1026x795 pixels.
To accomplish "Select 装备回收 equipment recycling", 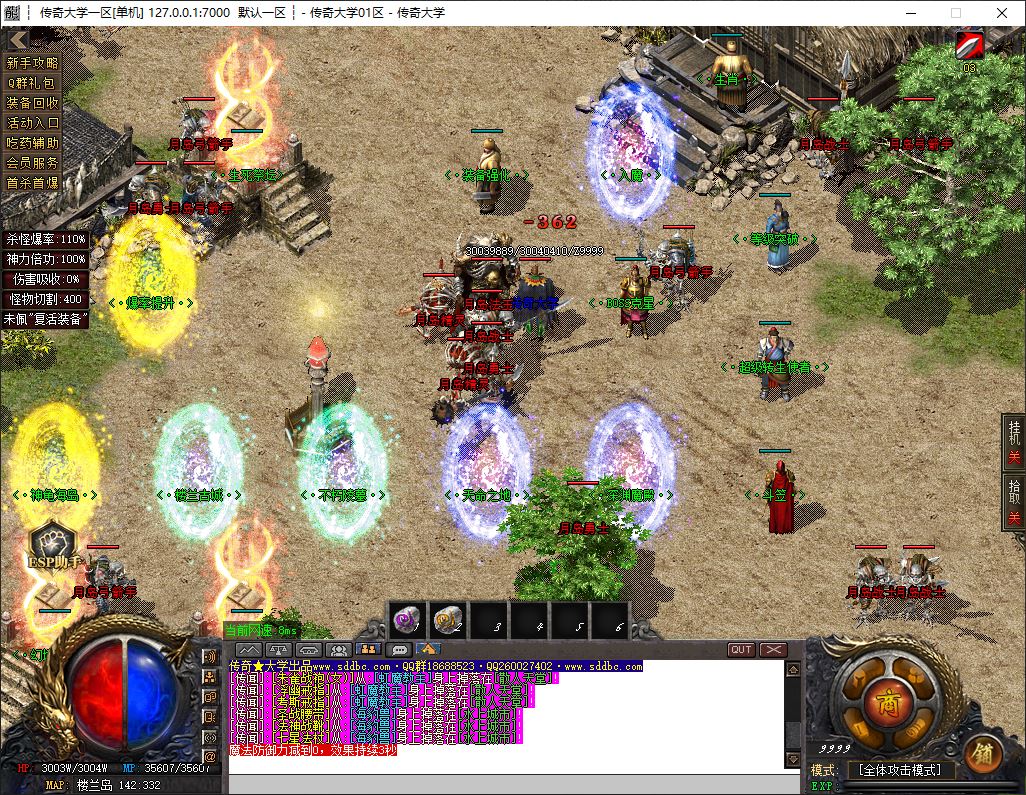I will click(34, 103).
